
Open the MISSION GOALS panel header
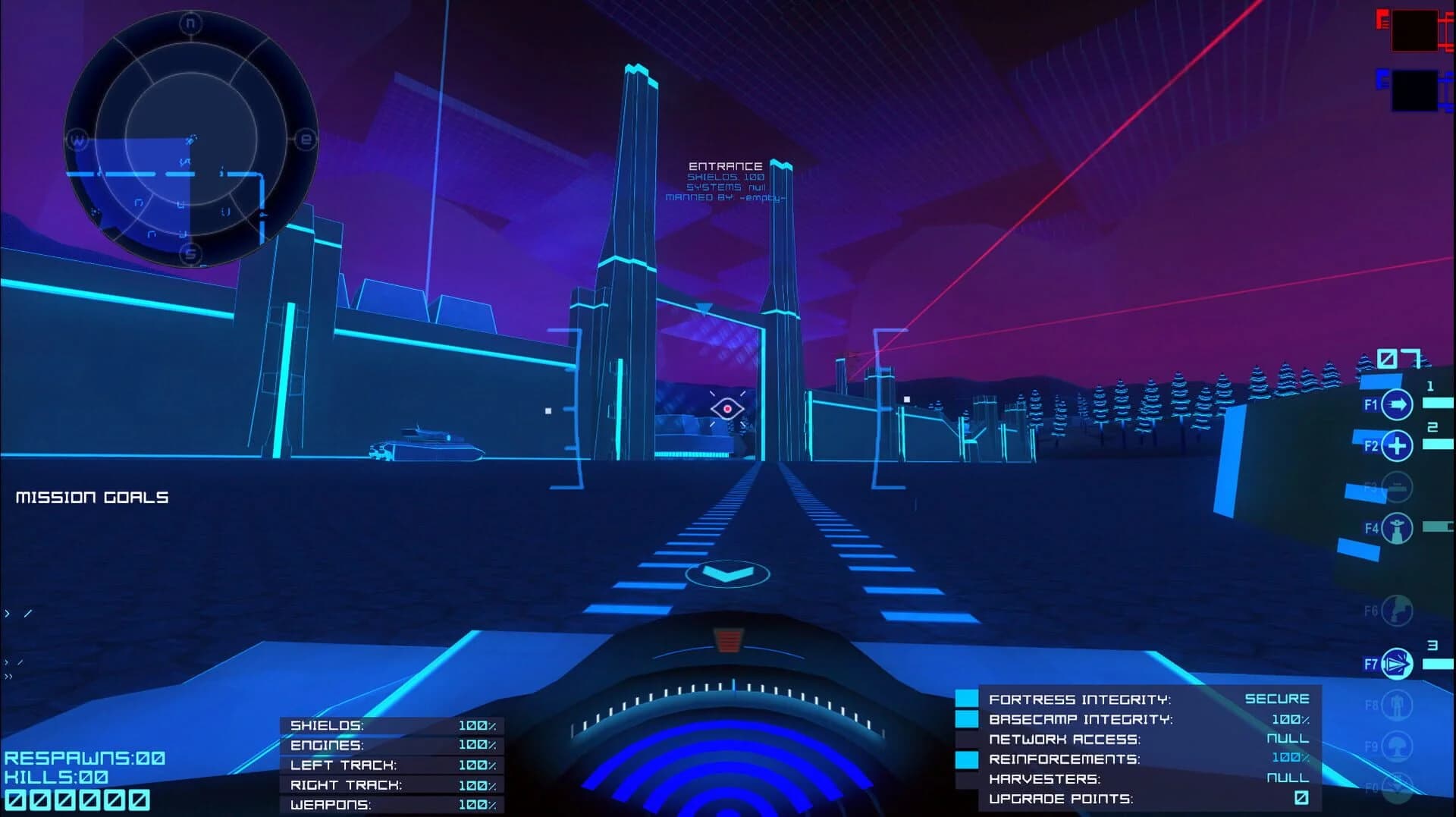tap(93, 498)
